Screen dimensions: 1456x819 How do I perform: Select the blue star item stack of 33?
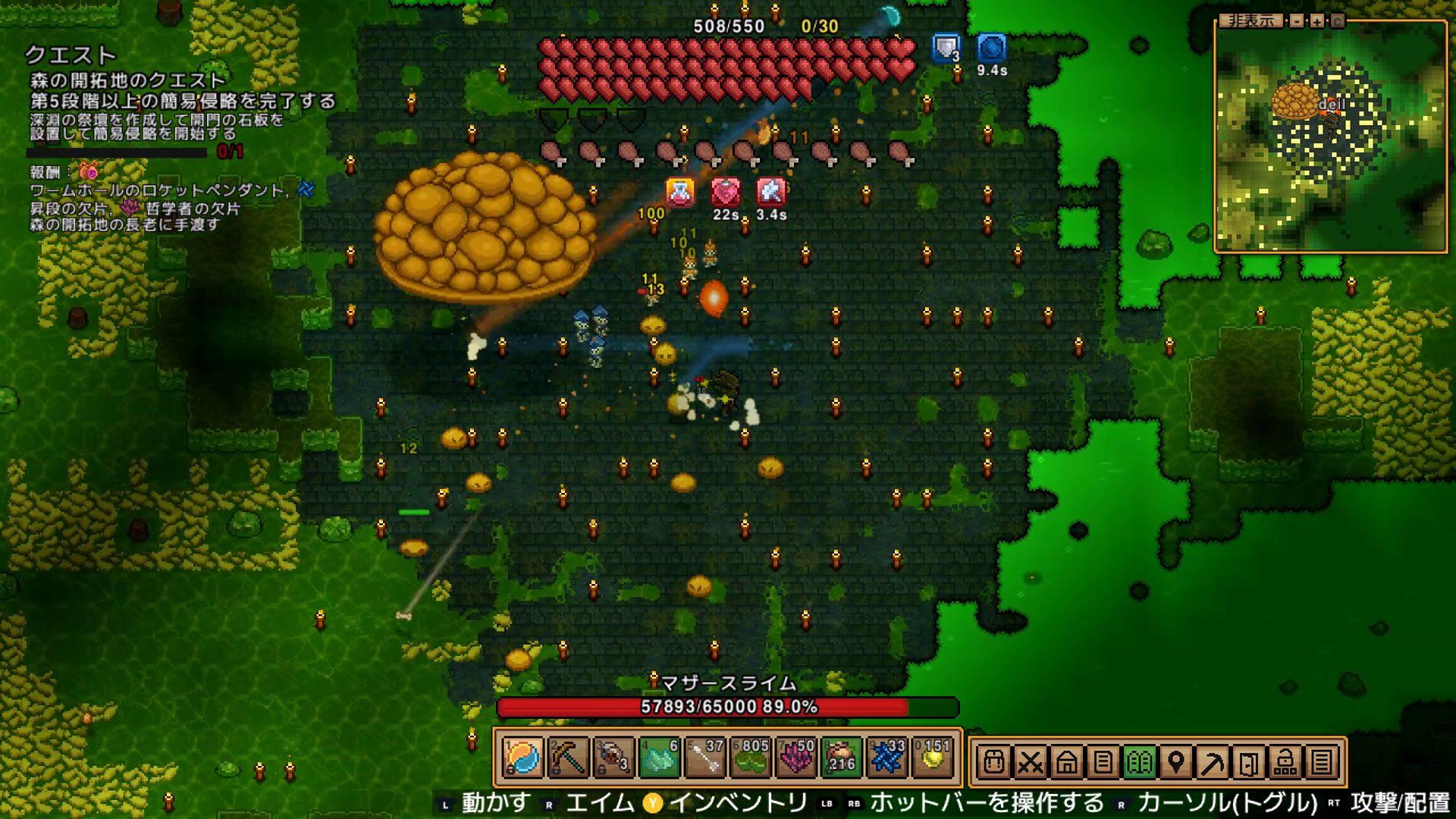pyautogui.click(x=886, y=758)
